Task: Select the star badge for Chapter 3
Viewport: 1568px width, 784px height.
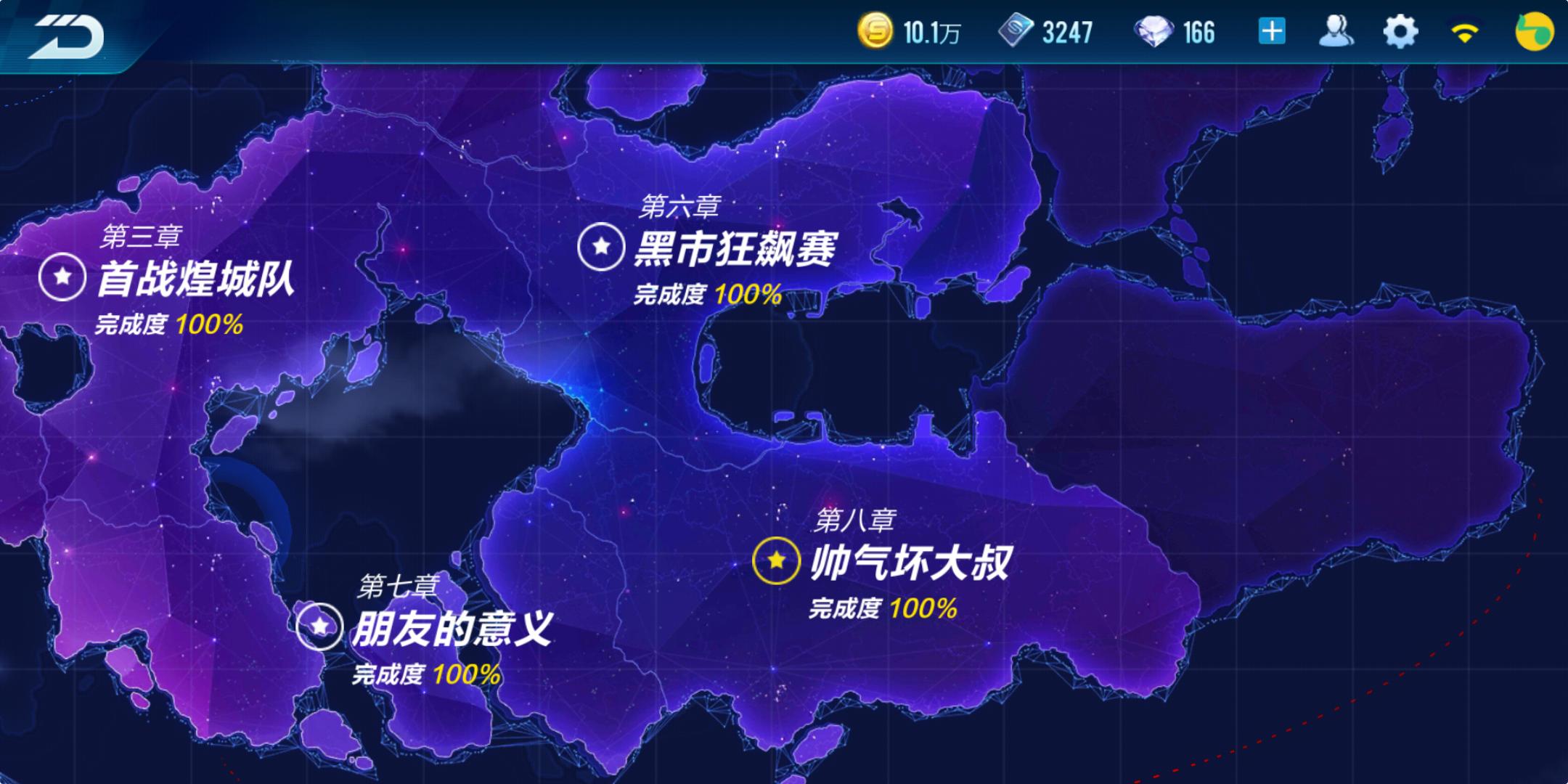Action: 62,277
